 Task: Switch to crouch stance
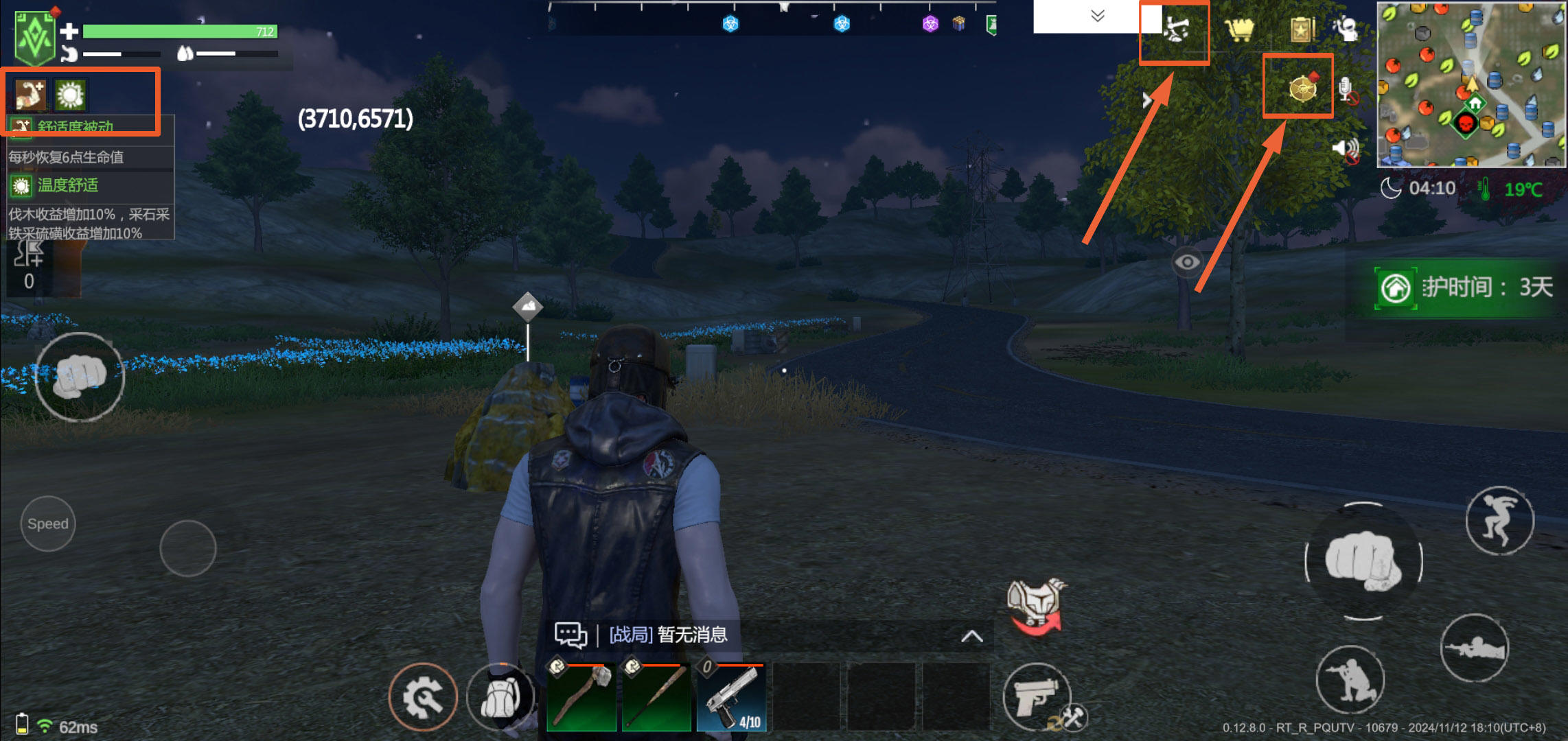tap(1350, 679)
